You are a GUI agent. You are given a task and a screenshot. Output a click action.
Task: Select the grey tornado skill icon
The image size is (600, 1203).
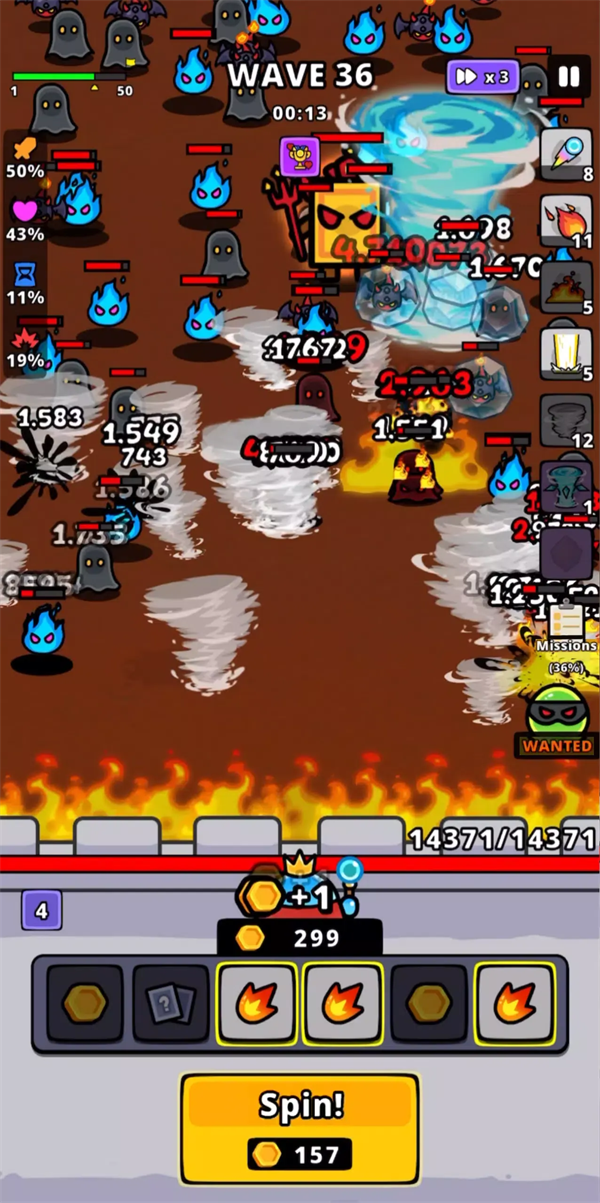(x=566, y=419)
